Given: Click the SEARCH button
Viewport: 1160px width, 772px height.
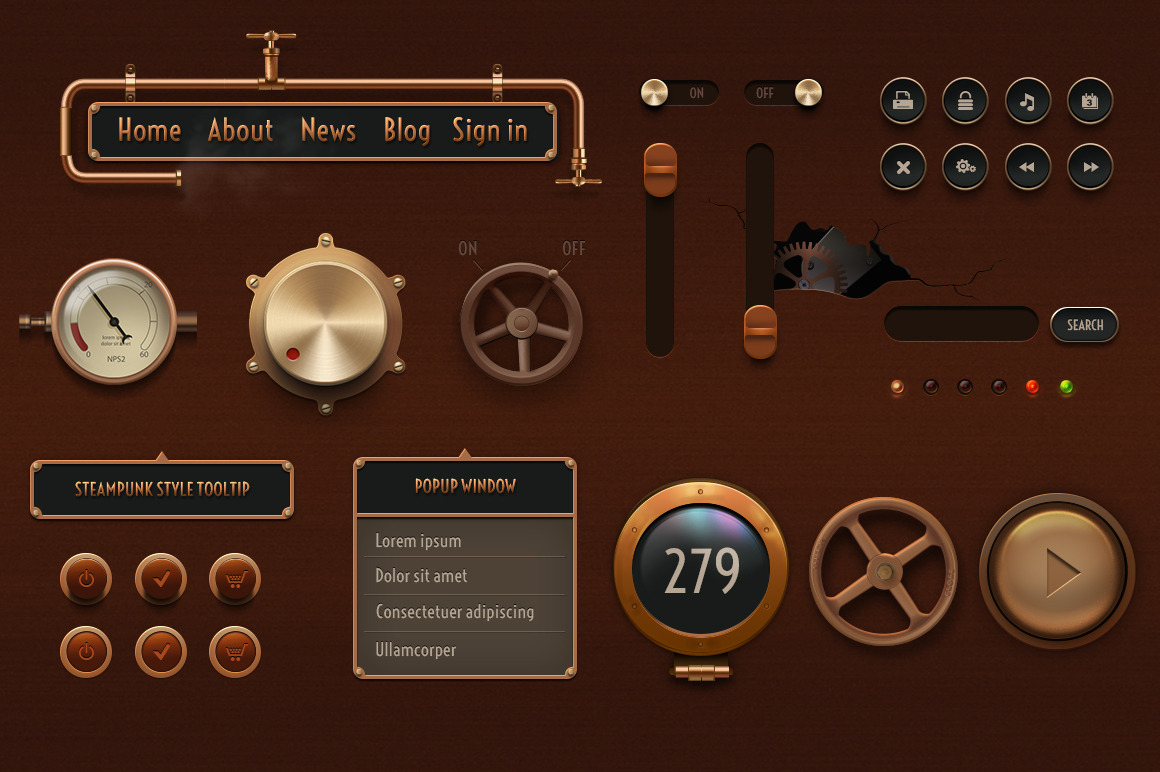Looking at the screenshot, I should (x=1084, y=325).
